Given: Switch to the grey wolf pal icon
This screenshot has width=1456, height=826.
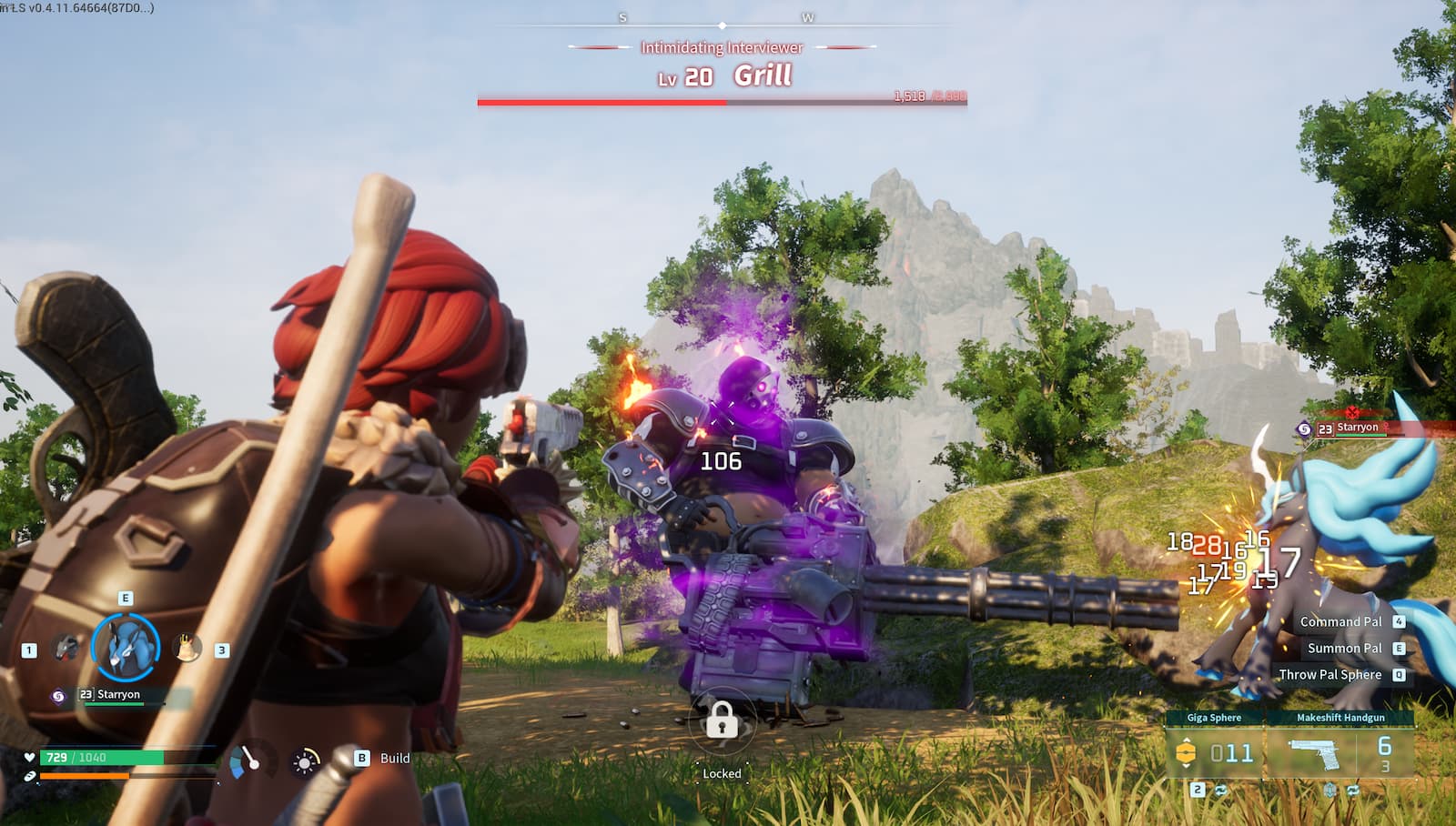Looking at the screenshot, I should click(66, 648).
